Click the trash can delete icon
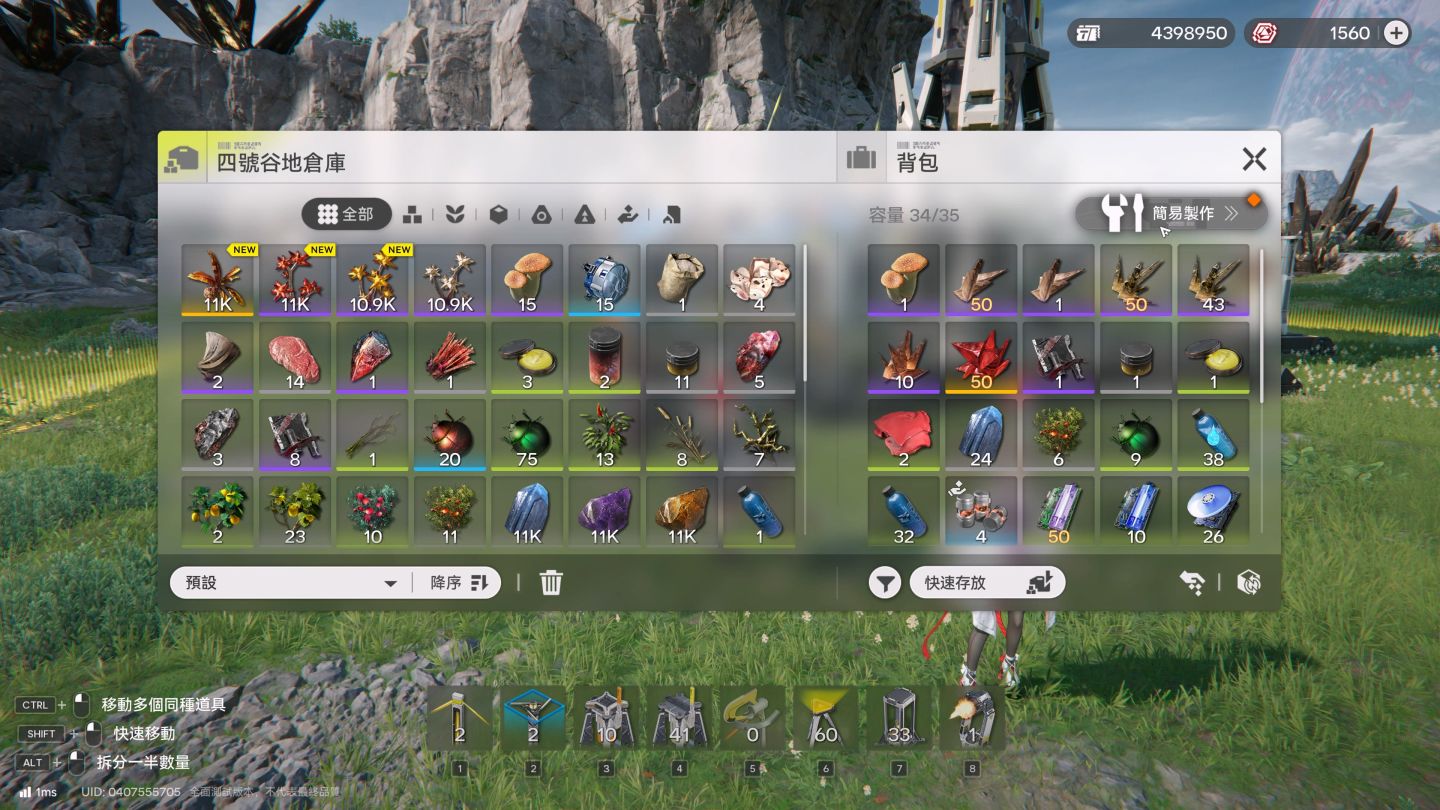 pyautogui.click(x=551, y=583)
